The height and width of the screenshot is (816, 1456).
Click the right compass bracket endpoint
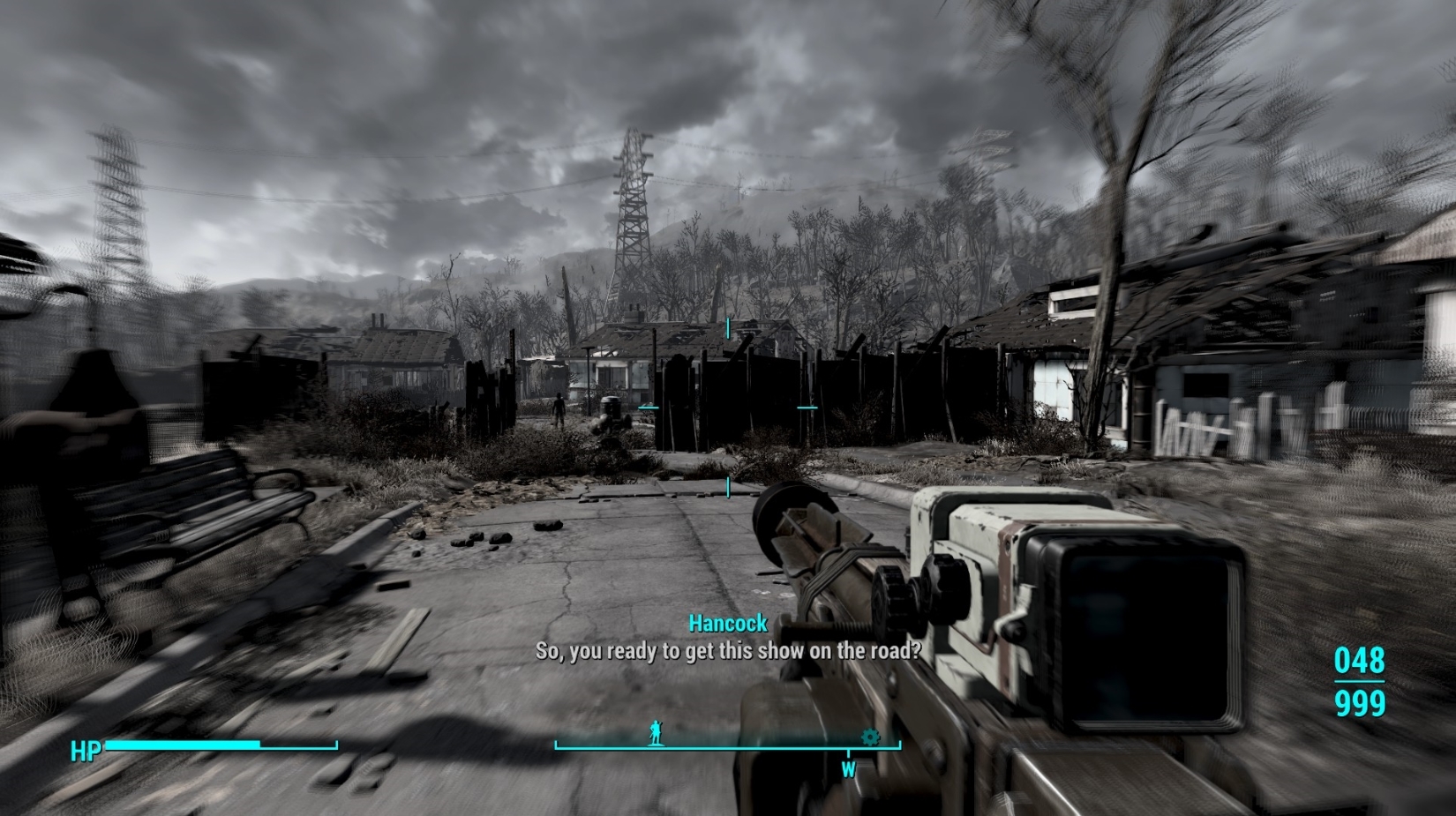pyautogui.click(x=898, y=744)
